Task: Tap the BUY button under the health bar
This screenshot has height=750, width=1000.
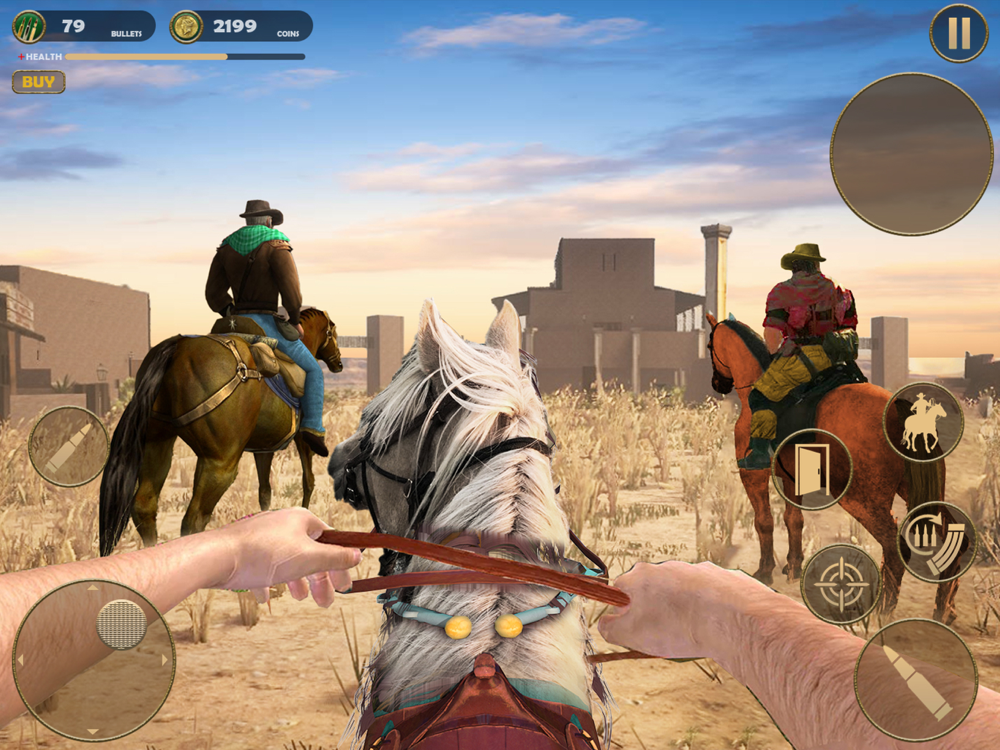Action: tap(38, 82)
